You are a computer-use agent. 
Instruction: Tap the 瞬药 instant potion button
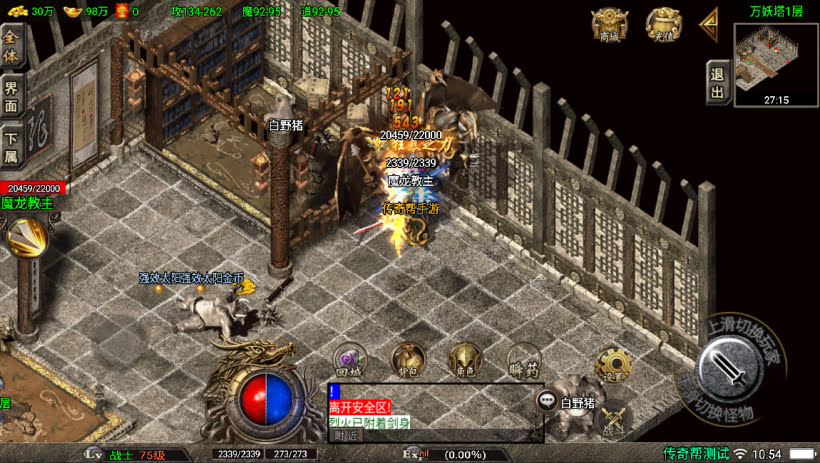[523, 359]
